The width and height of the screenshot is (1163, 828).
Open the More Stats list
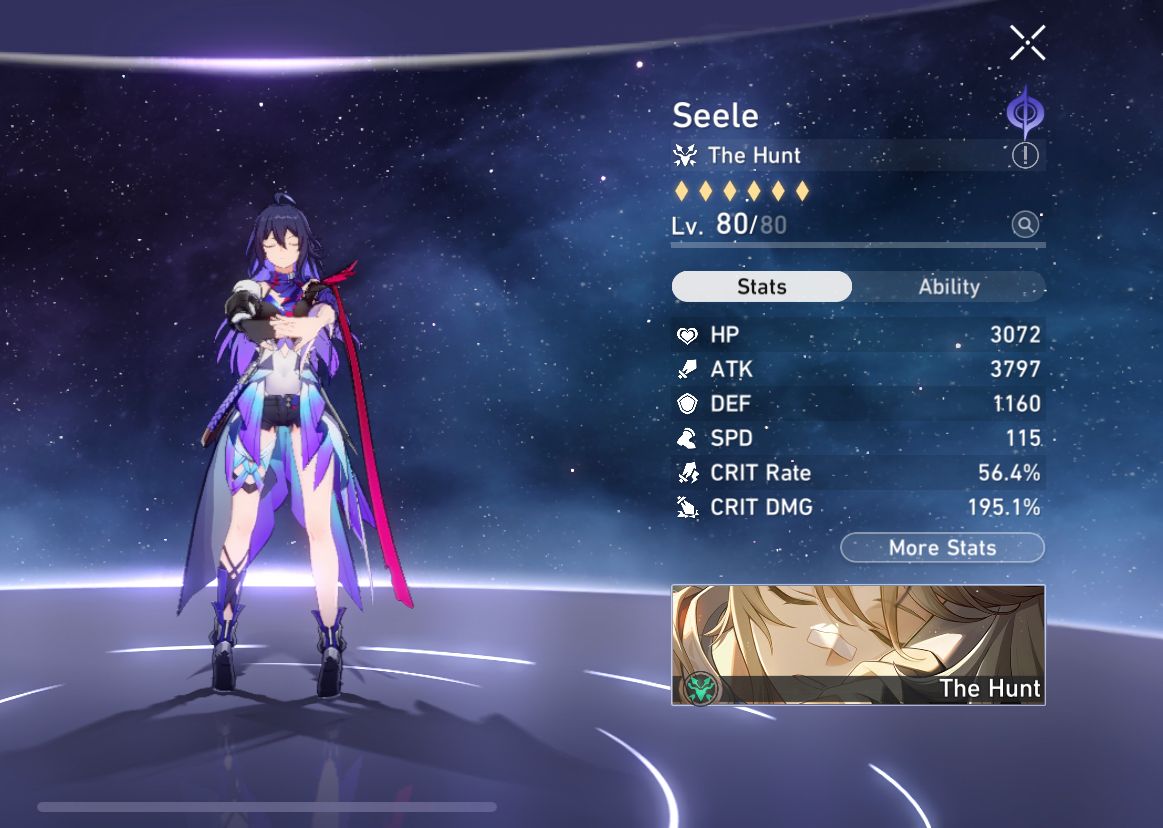[942, 548]
